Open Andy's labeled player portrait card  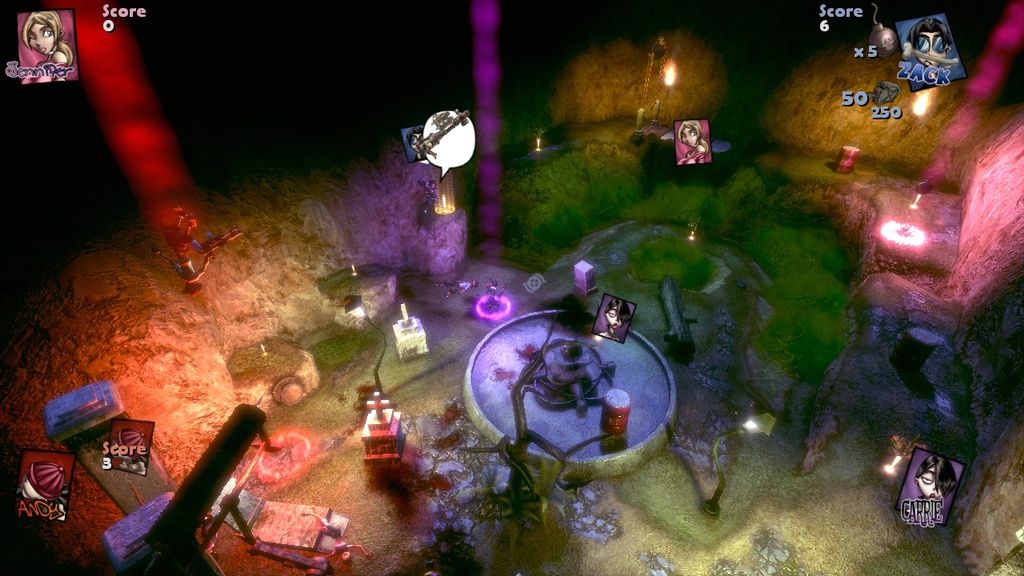[x=44, y=485]
